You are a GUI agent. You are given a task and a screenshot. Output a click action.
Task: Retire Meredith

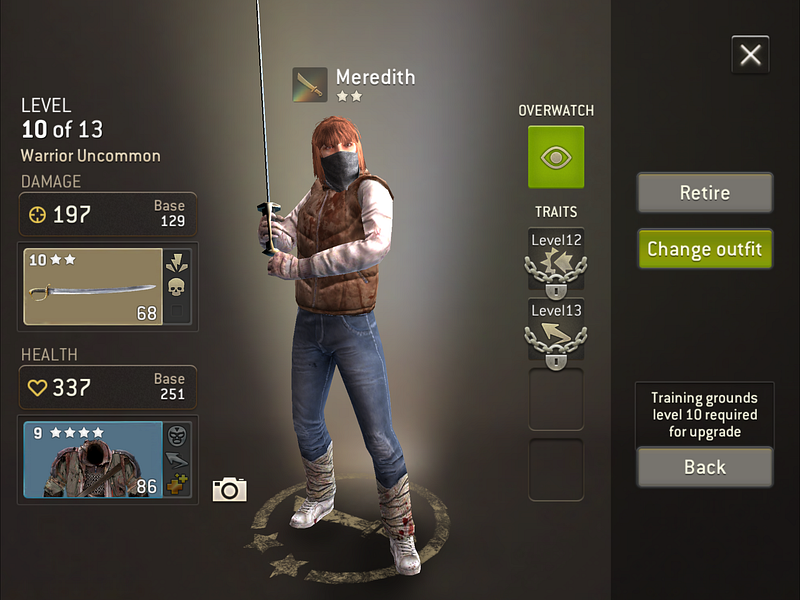tap(705, 193)
